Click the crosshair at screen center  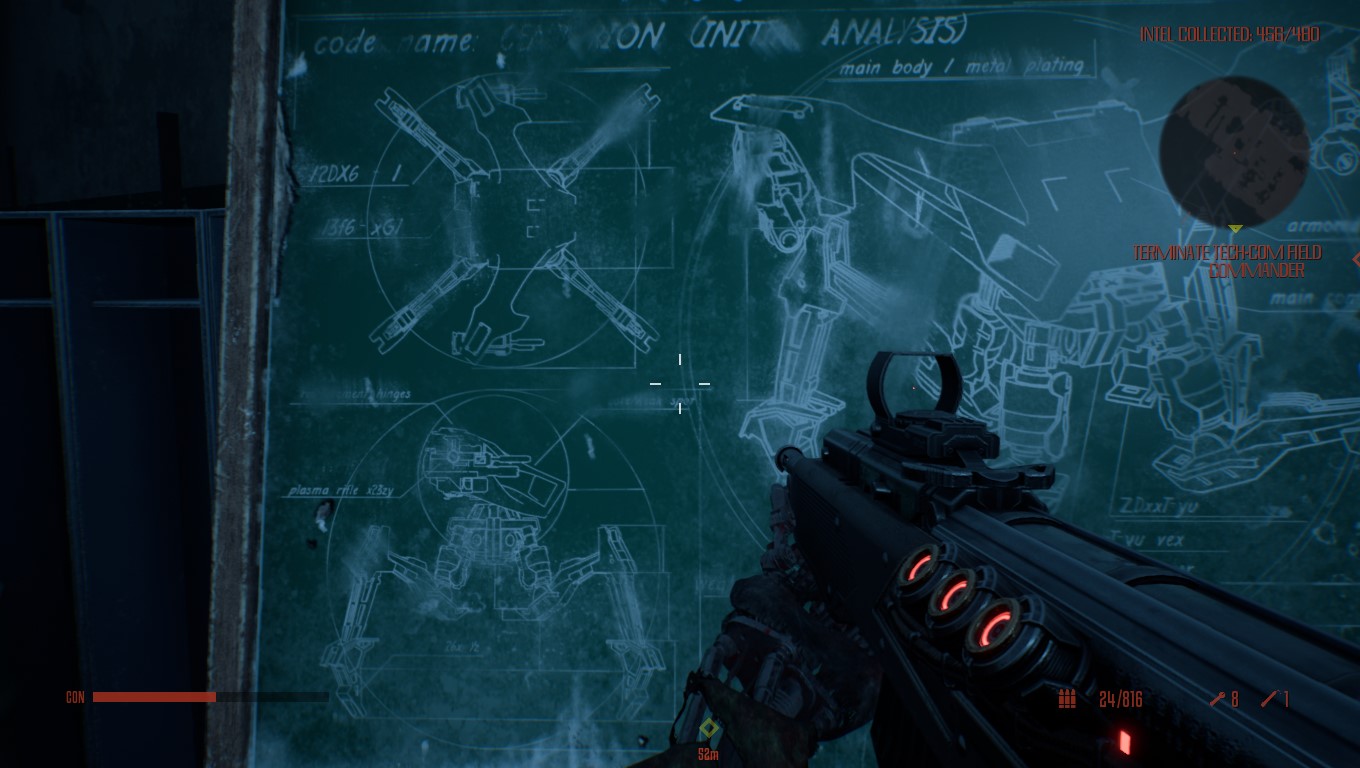[680, 384]
